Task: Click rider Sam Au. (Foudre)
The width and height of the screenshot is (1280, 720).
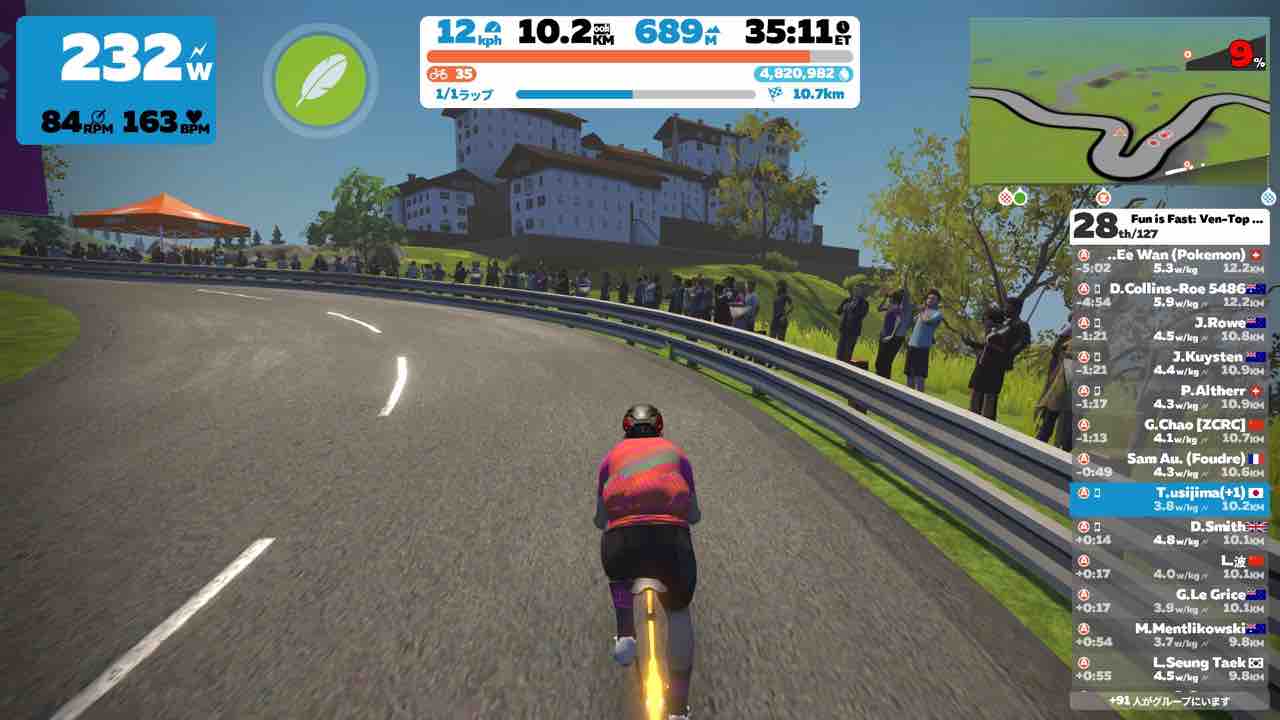Action: coord(1185,459)
